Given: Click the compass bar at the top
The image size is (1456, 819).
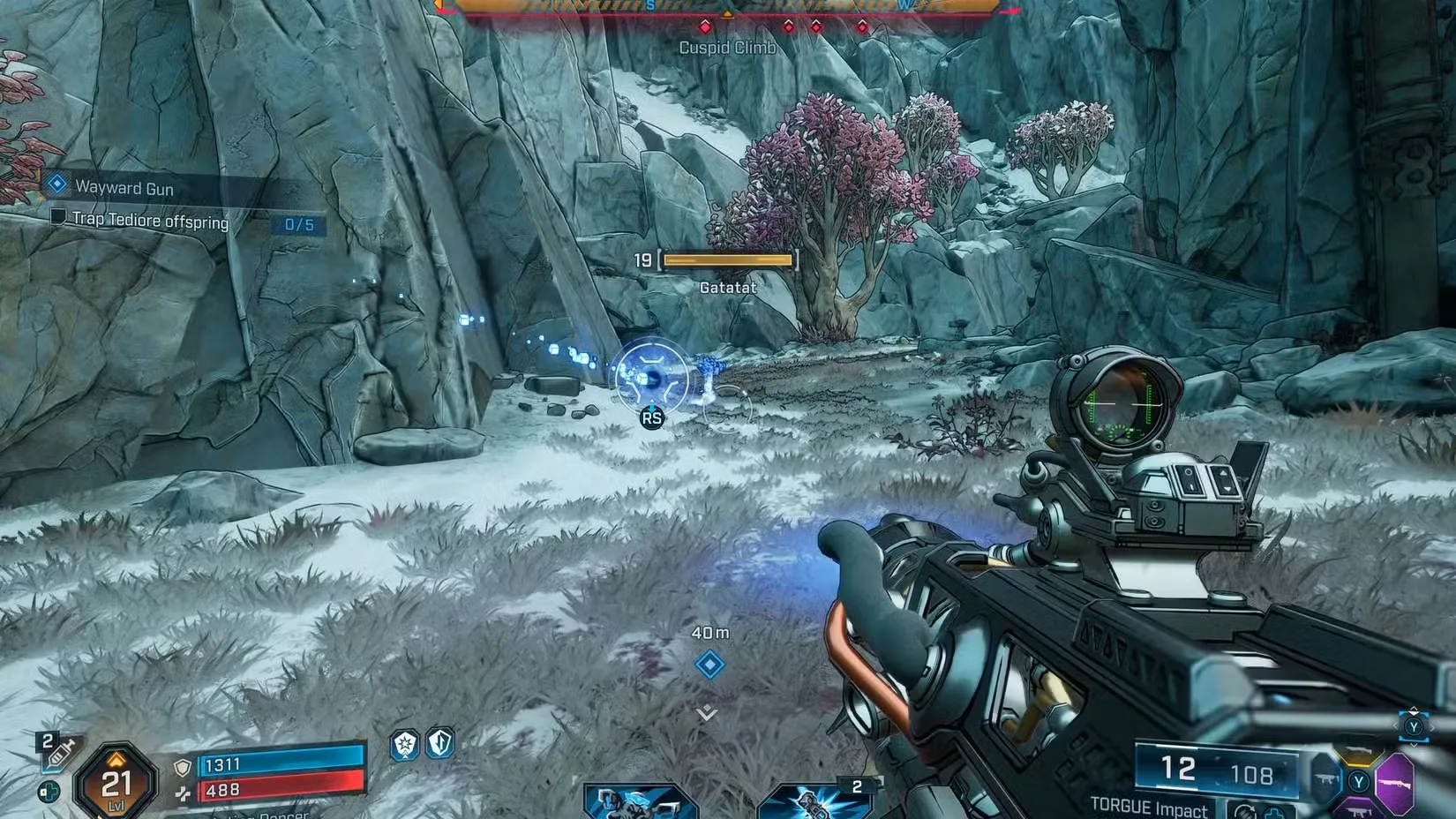Looking at the screenshot, I should click(726, 7).
